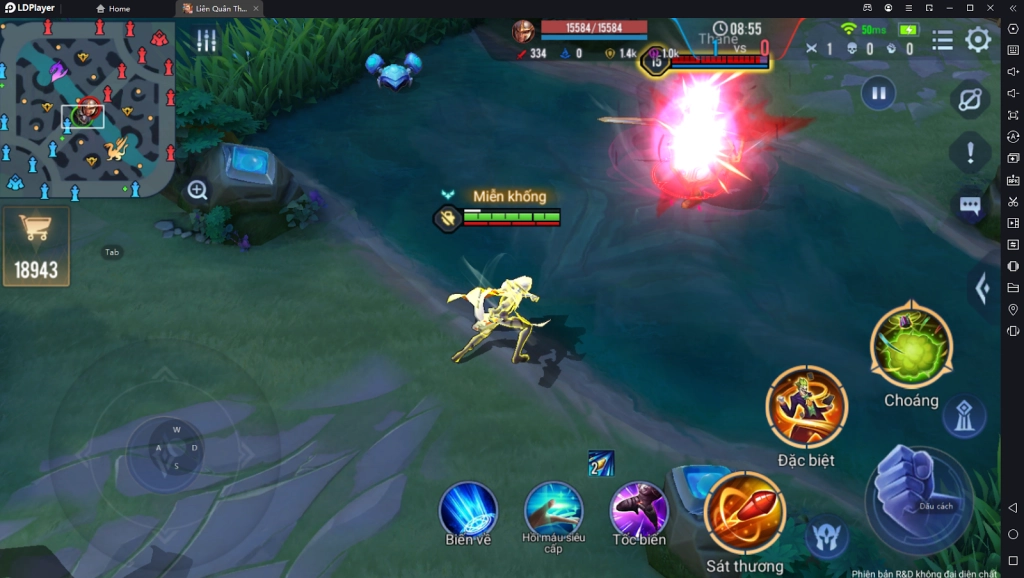The height and width of the screenshot is (578, 1024).
Task: Cast the green Choáng stun skill
Action: pyautogui.click(x=911, y=347)
